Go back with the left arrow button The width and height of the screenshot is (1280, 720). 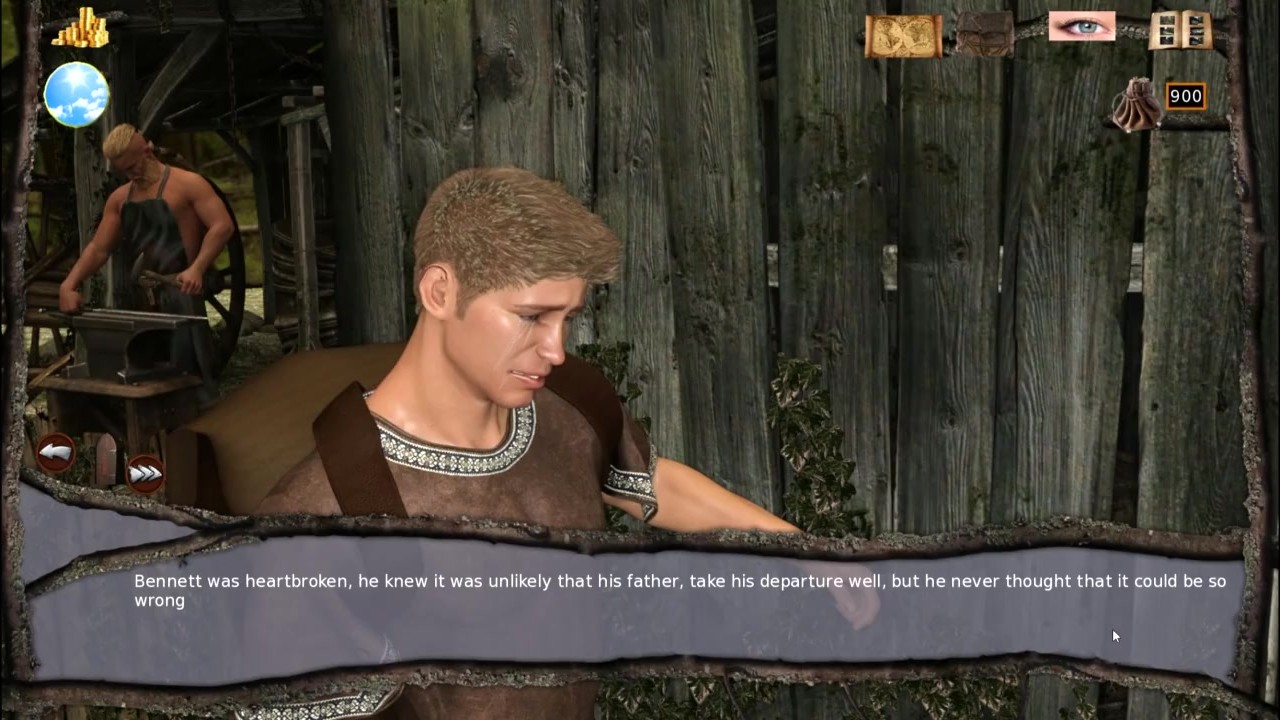point(56,452)
